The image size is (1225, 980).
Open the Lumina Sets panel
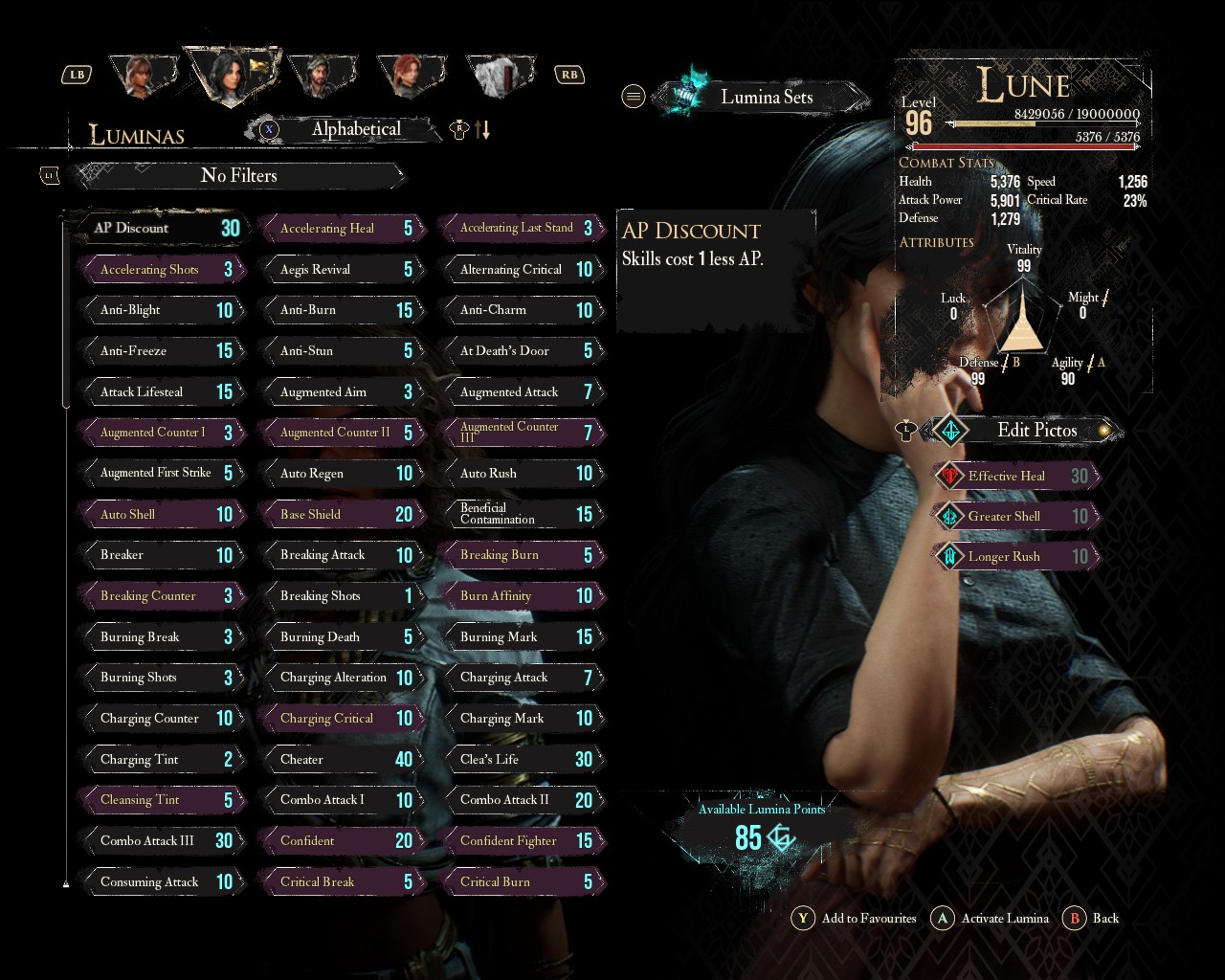click(x=764, y=98)
